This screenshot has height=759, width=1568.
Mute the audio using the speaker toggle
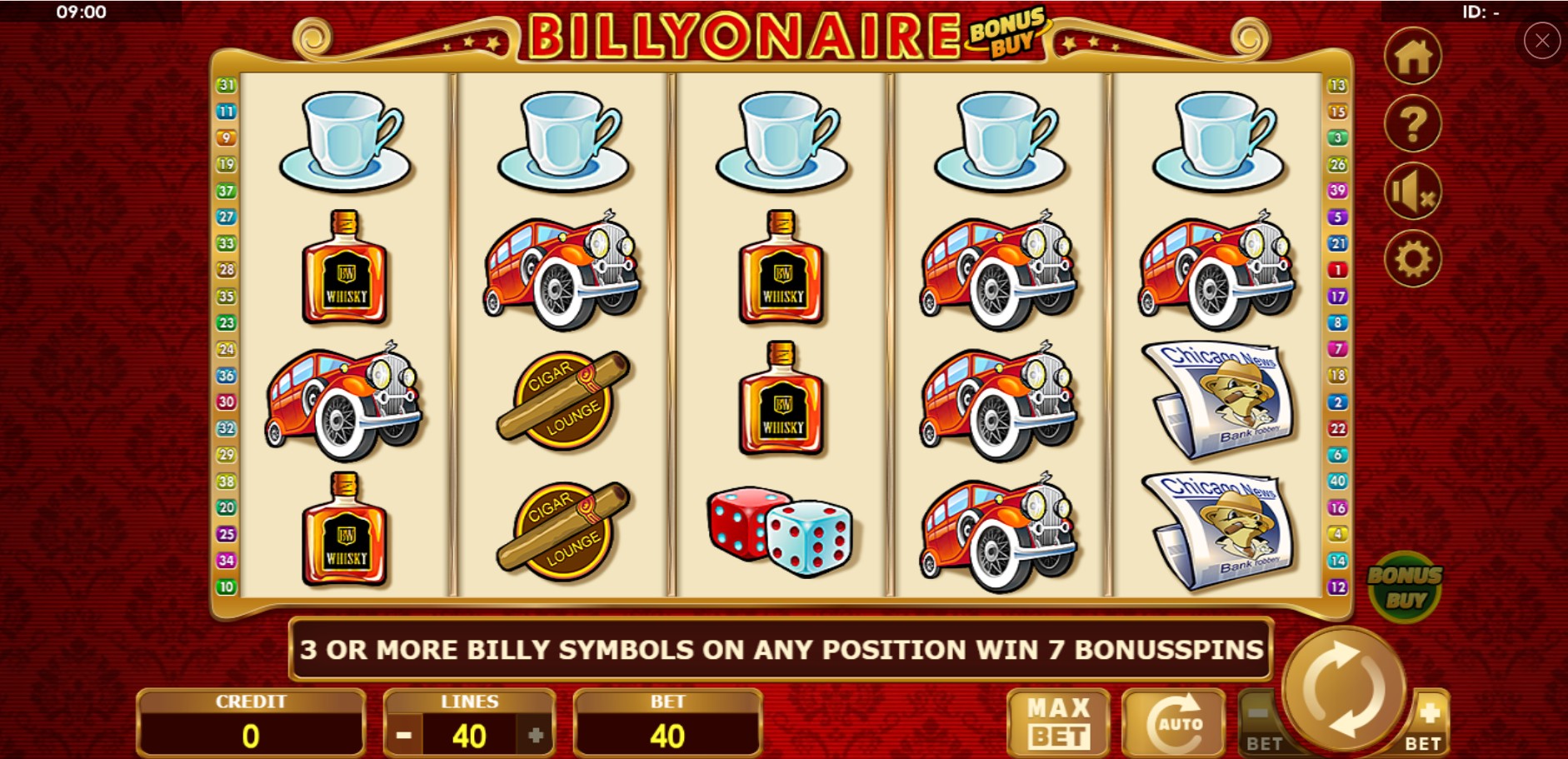1414,190
